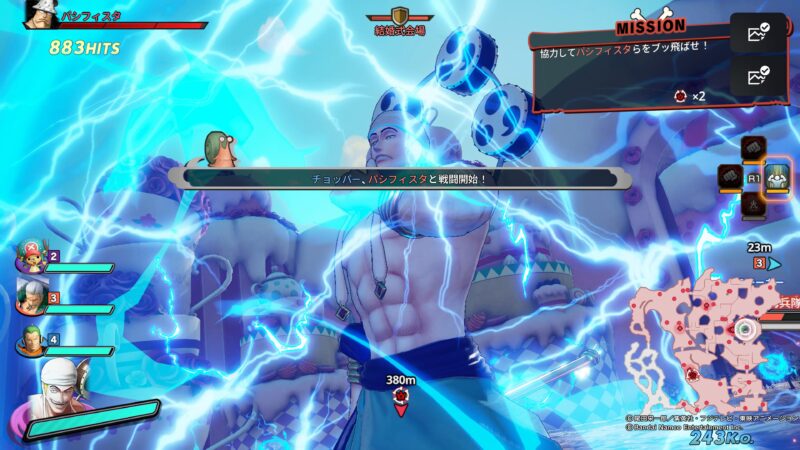Switch to Chopper's party portrait
This screenshot has height=450, width=800.
[27, 257]
